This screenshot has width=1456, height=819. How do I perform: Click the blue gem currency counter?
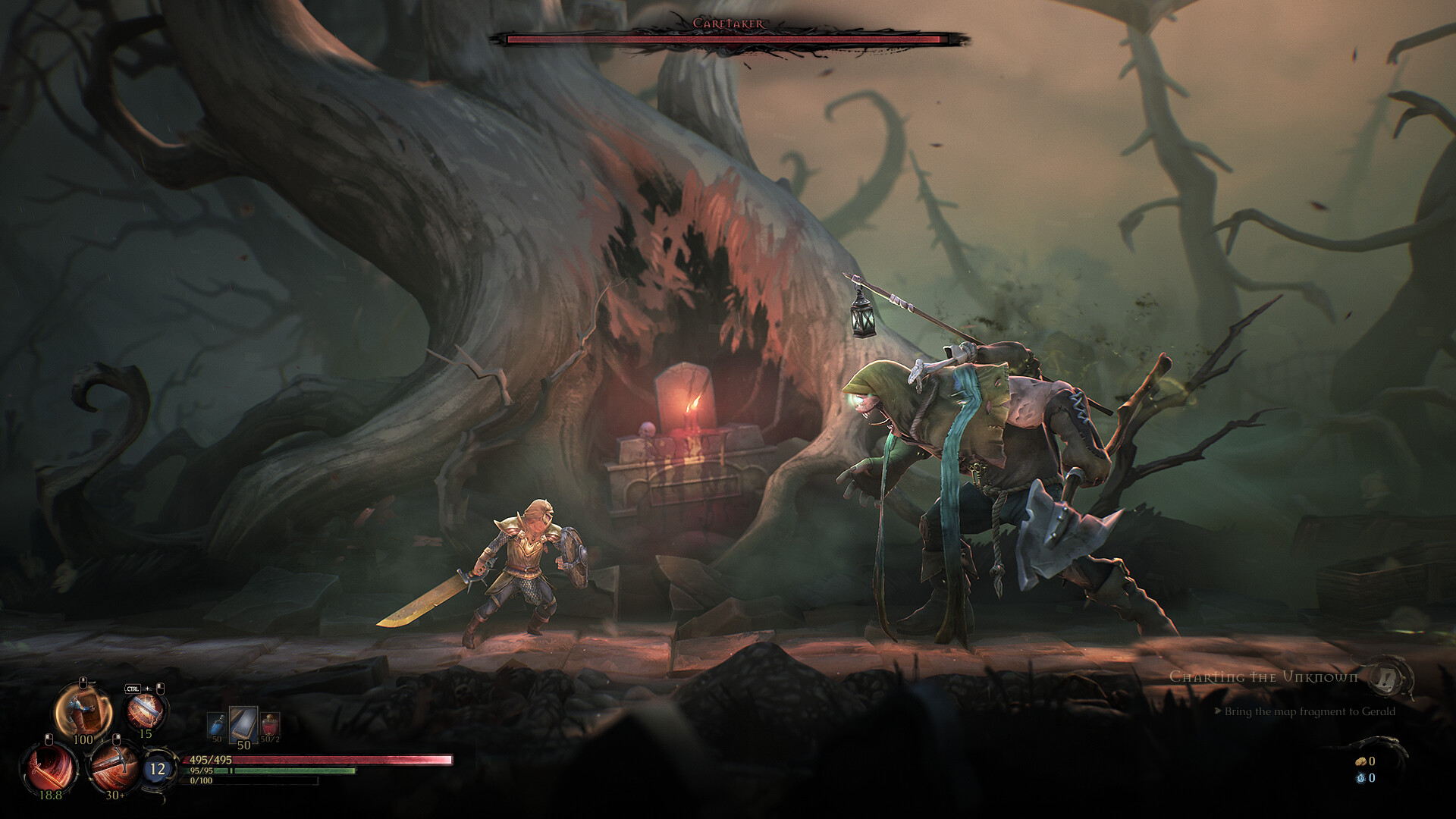(x=1365, y=778)
